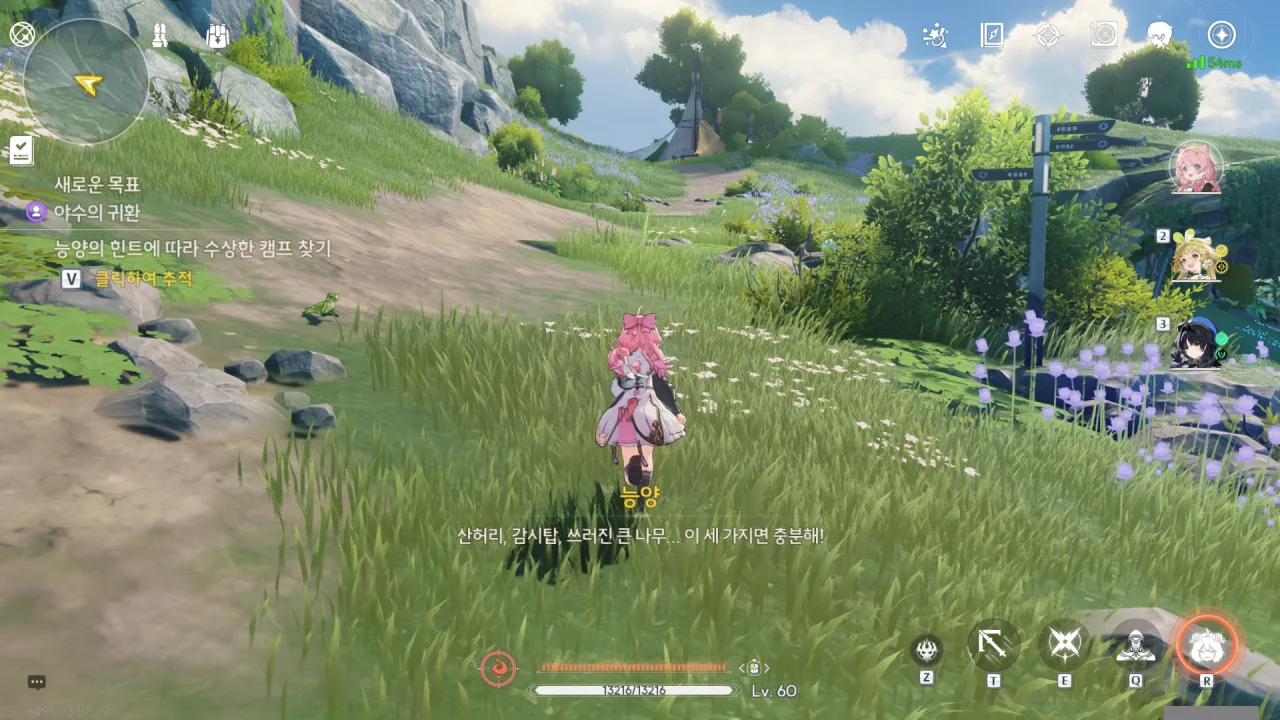Open the stars and flask event icon
The image size is (1280, 720).
coord(934,36)
